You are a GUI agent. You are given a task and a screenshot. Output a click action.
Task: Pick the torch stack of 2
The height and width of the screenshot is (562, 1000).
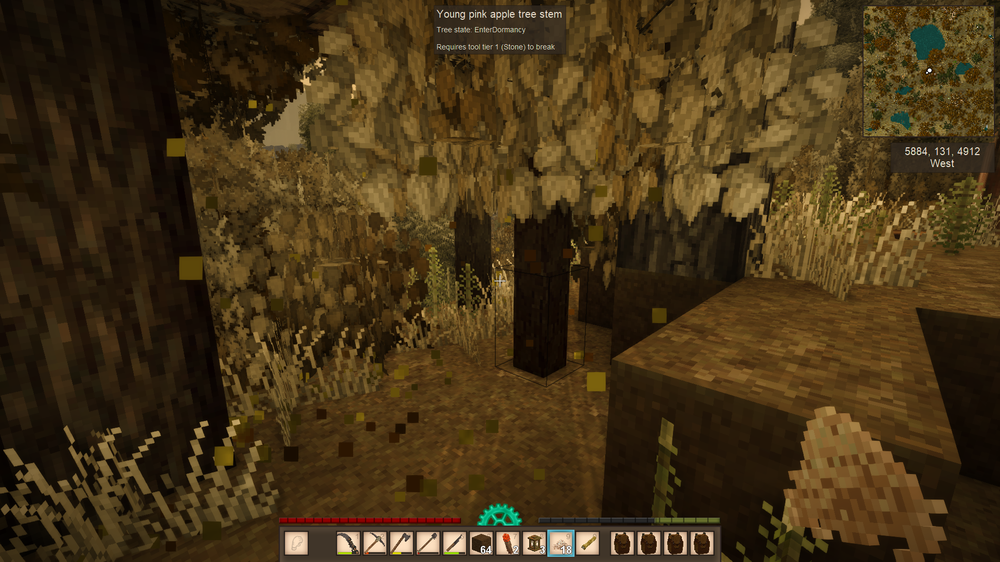pos(507,543)
